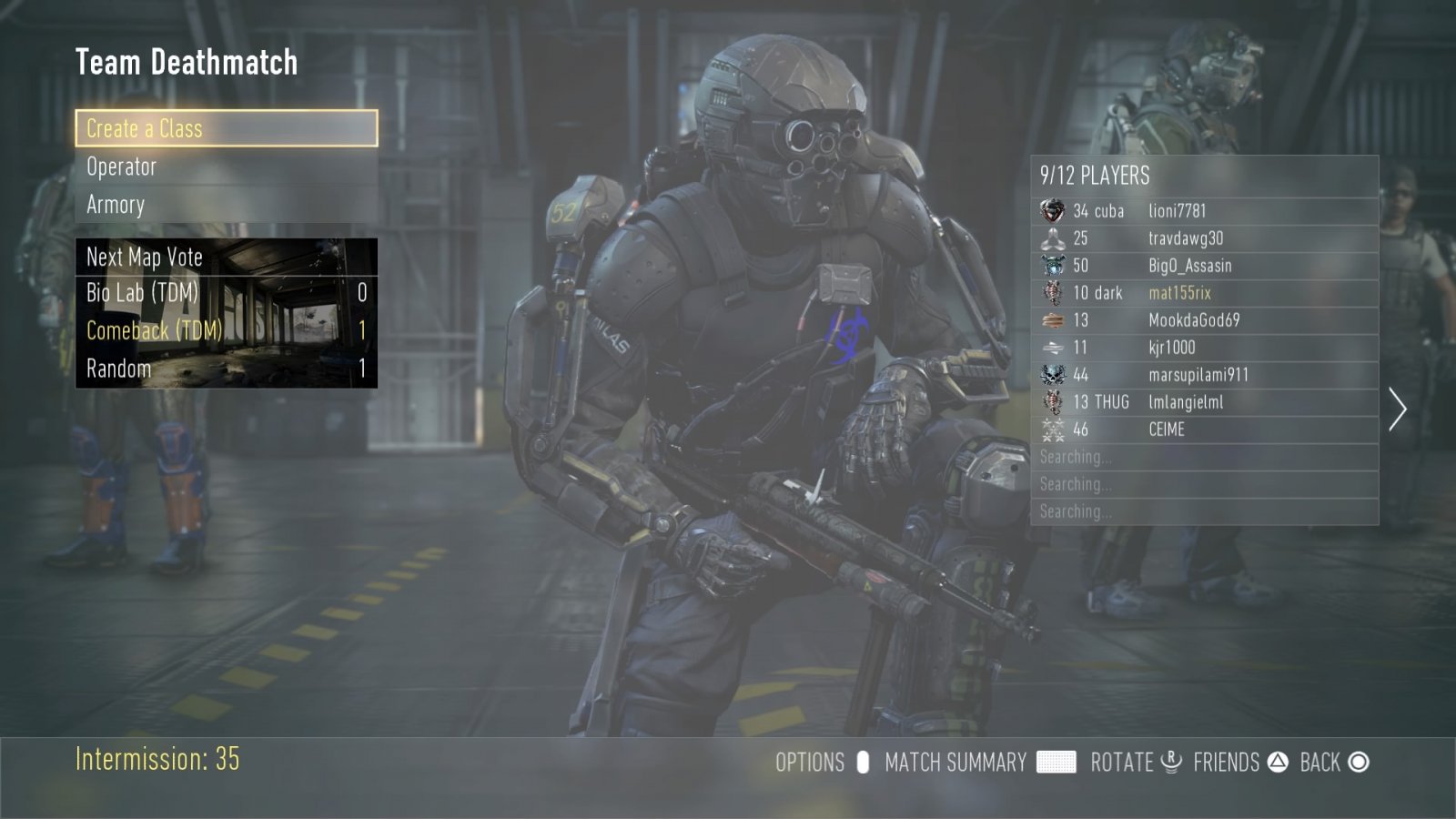Vote for Comeback (TDM) map
Screen dimensions: 1456x819
coord(226,330)
